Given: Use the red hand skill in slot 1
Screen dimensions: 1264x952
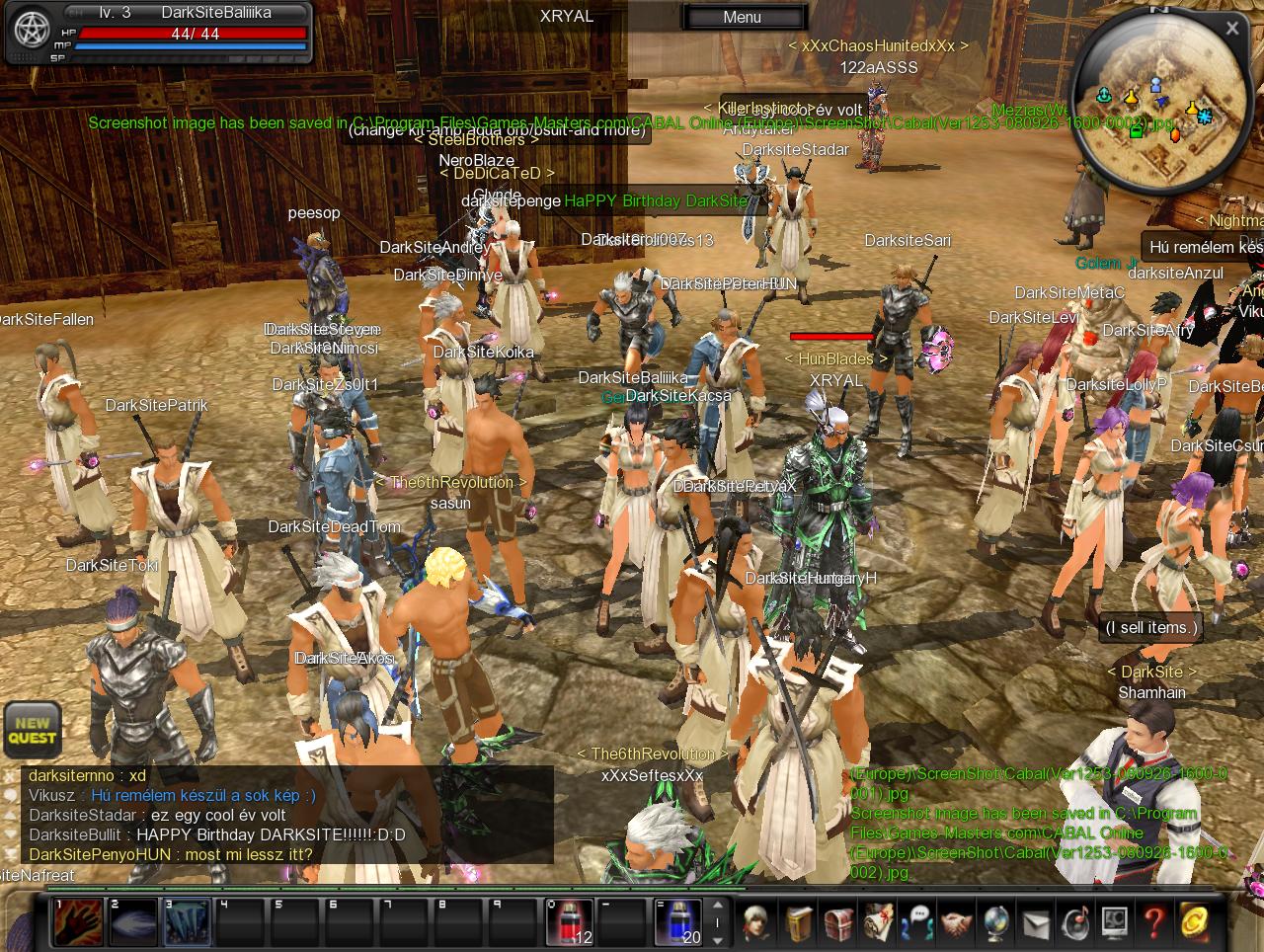Looking at the screenshot, I should click(78, 922).
